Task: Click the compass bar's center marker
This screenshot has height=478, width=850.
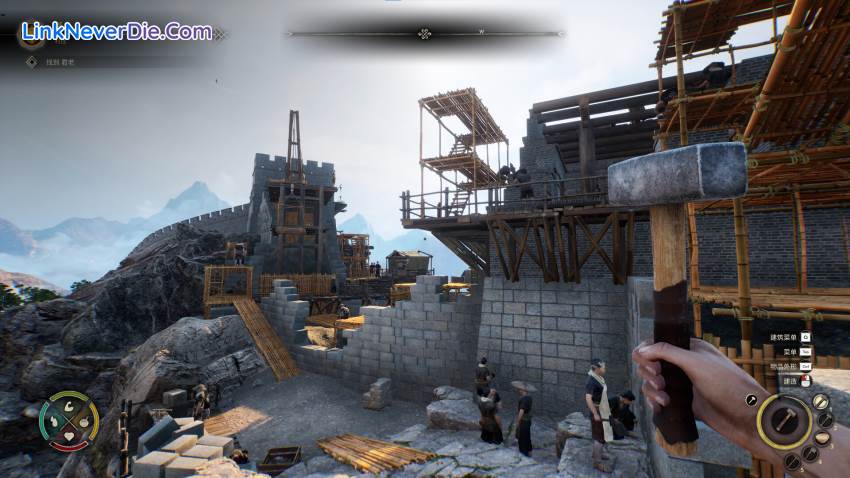Action: point(425,33)
